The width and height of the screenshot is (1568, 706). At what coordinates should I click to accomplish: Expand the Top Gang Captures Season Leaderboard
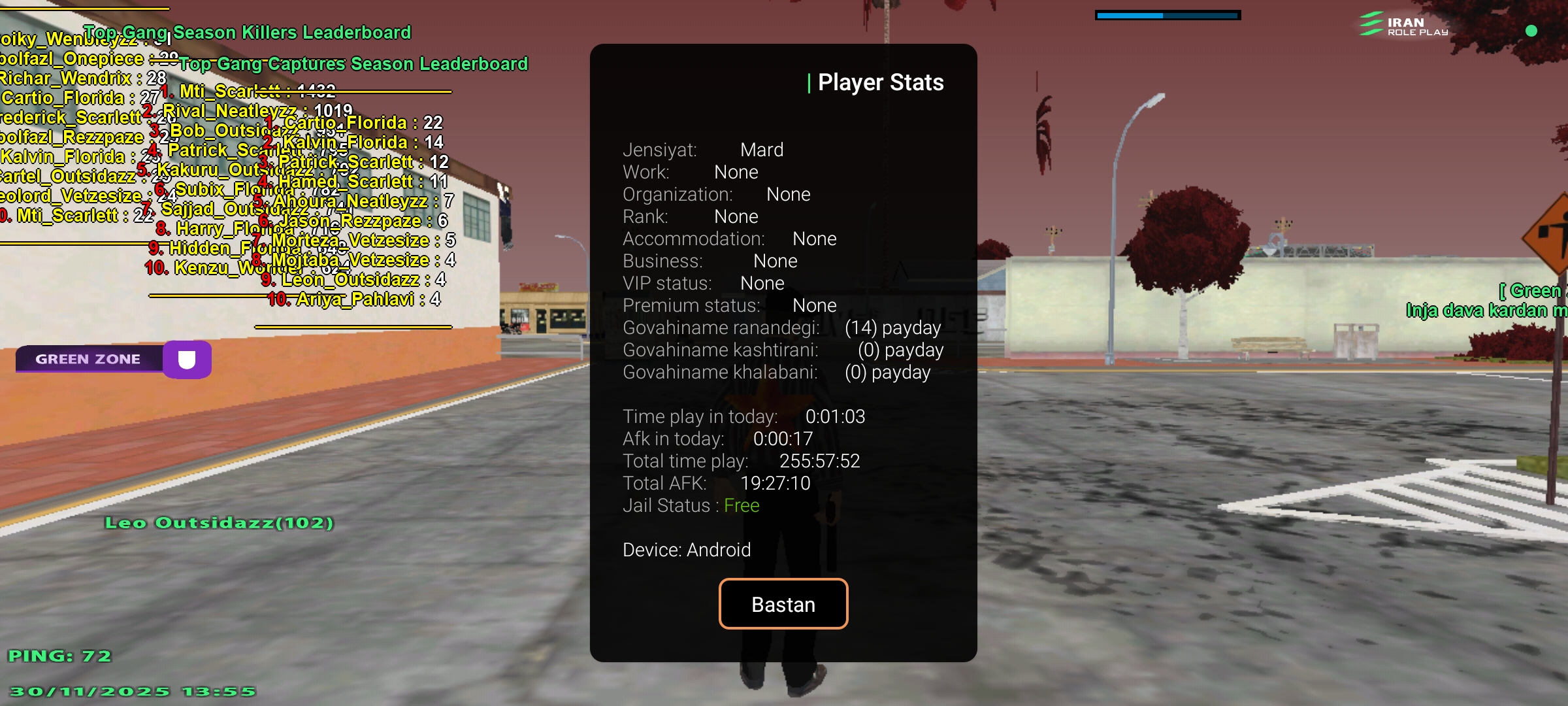(356, 64)
